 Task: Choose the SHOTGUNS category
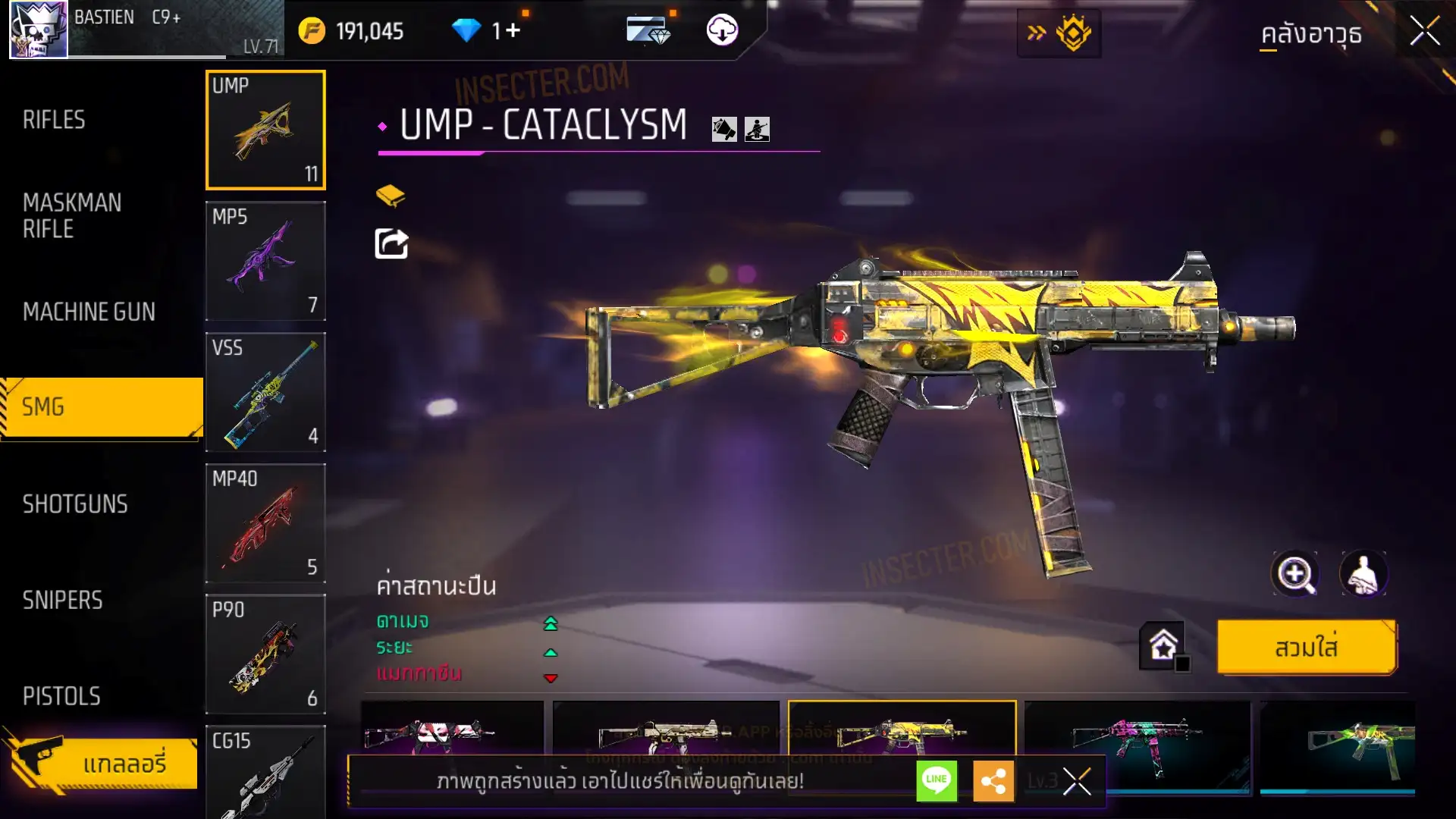click(75, 504)
